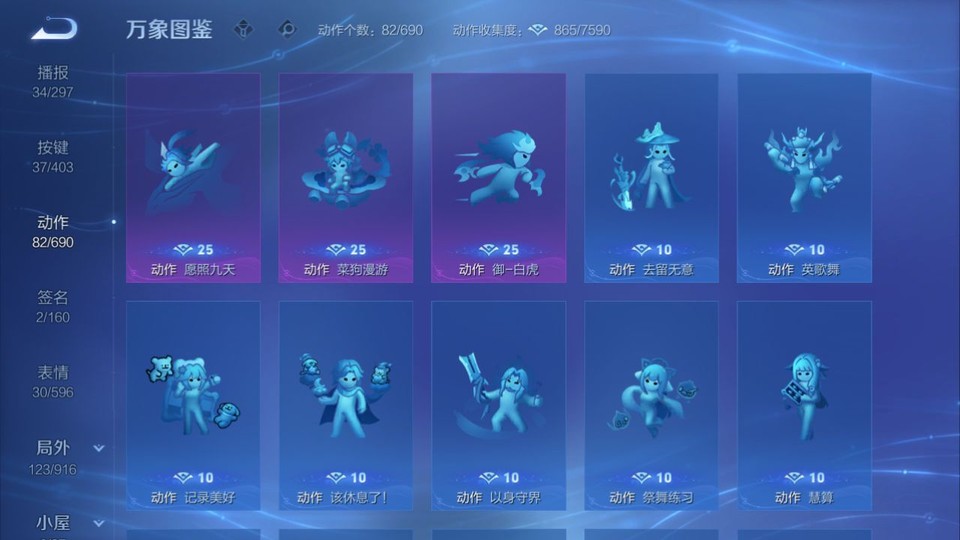The image size is (960, 540).
Task: Open the 御-白虎 action card
Action: pos(498,177)
